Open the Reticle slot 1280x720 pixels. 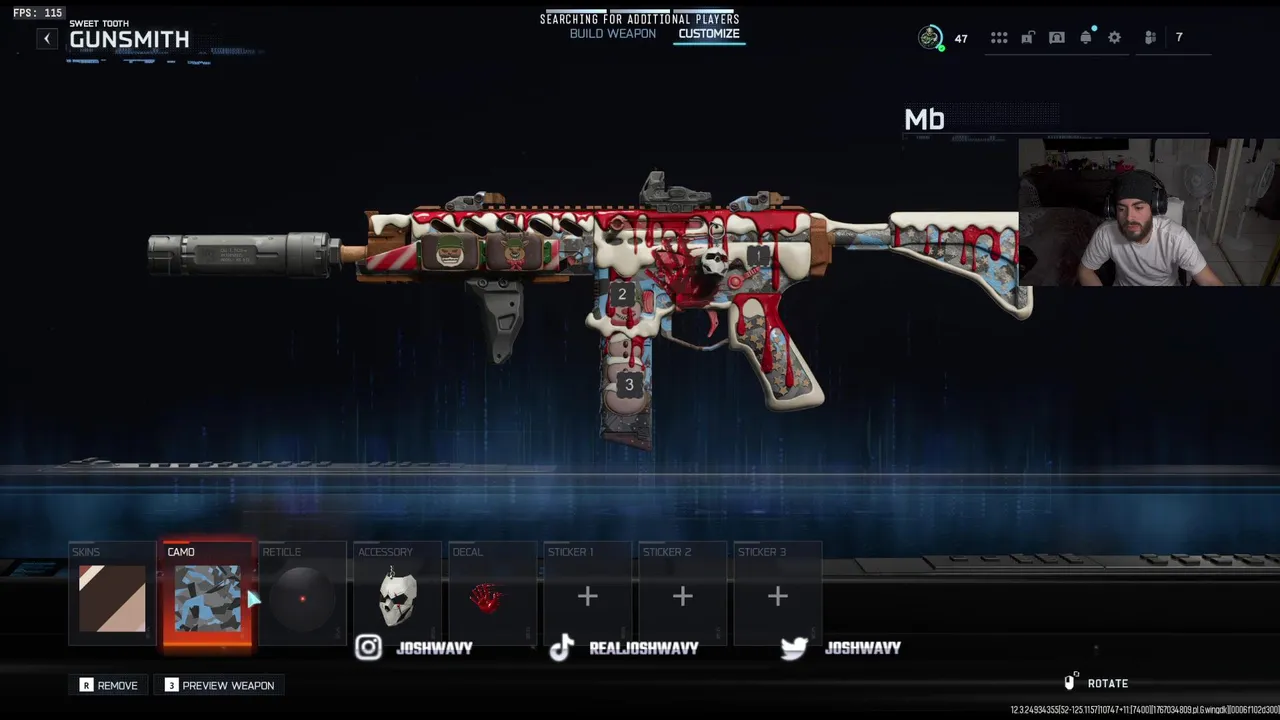pyautogui.click(x=302, y=597)
